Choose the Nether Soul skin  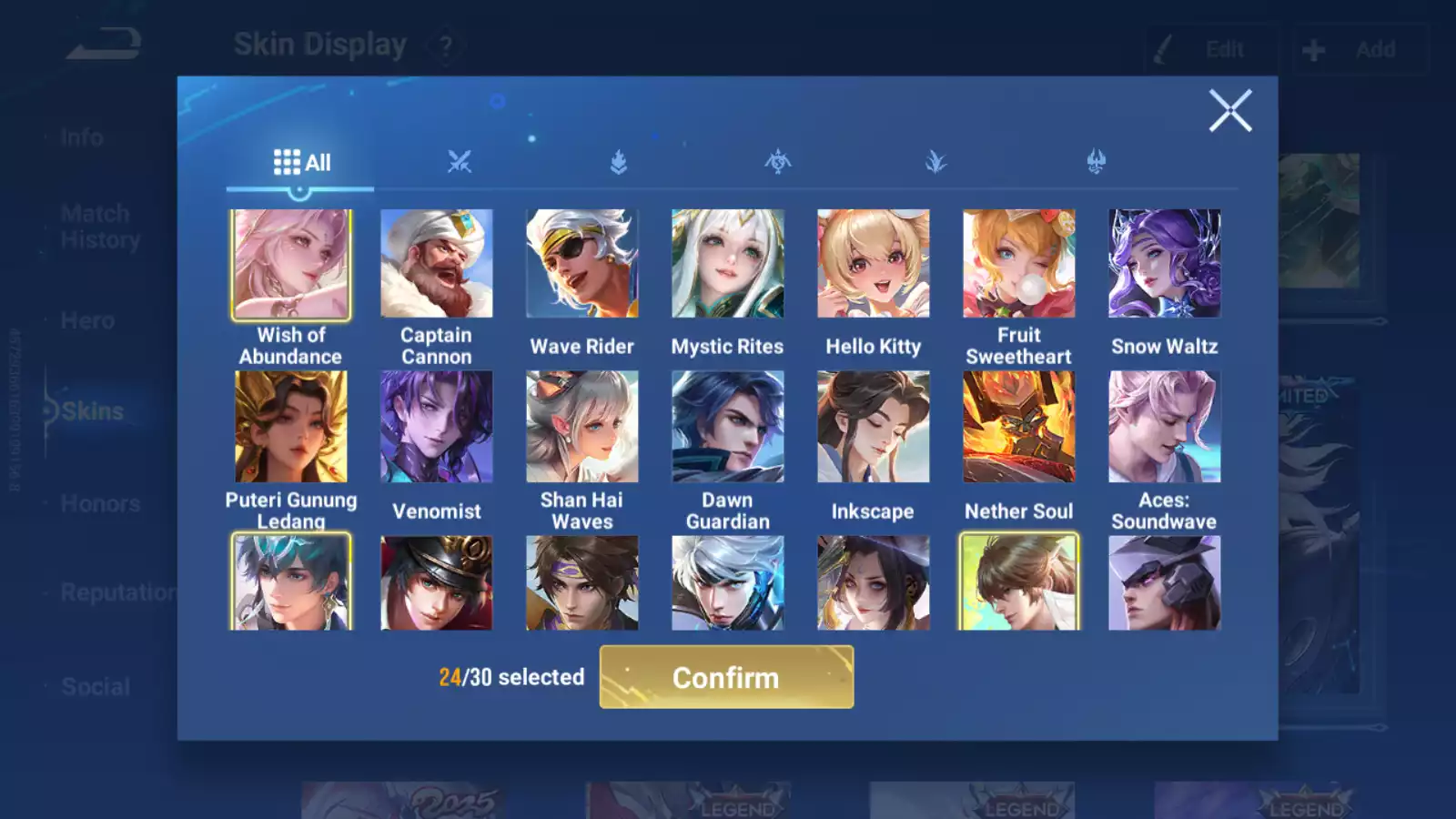point(1019,427)
